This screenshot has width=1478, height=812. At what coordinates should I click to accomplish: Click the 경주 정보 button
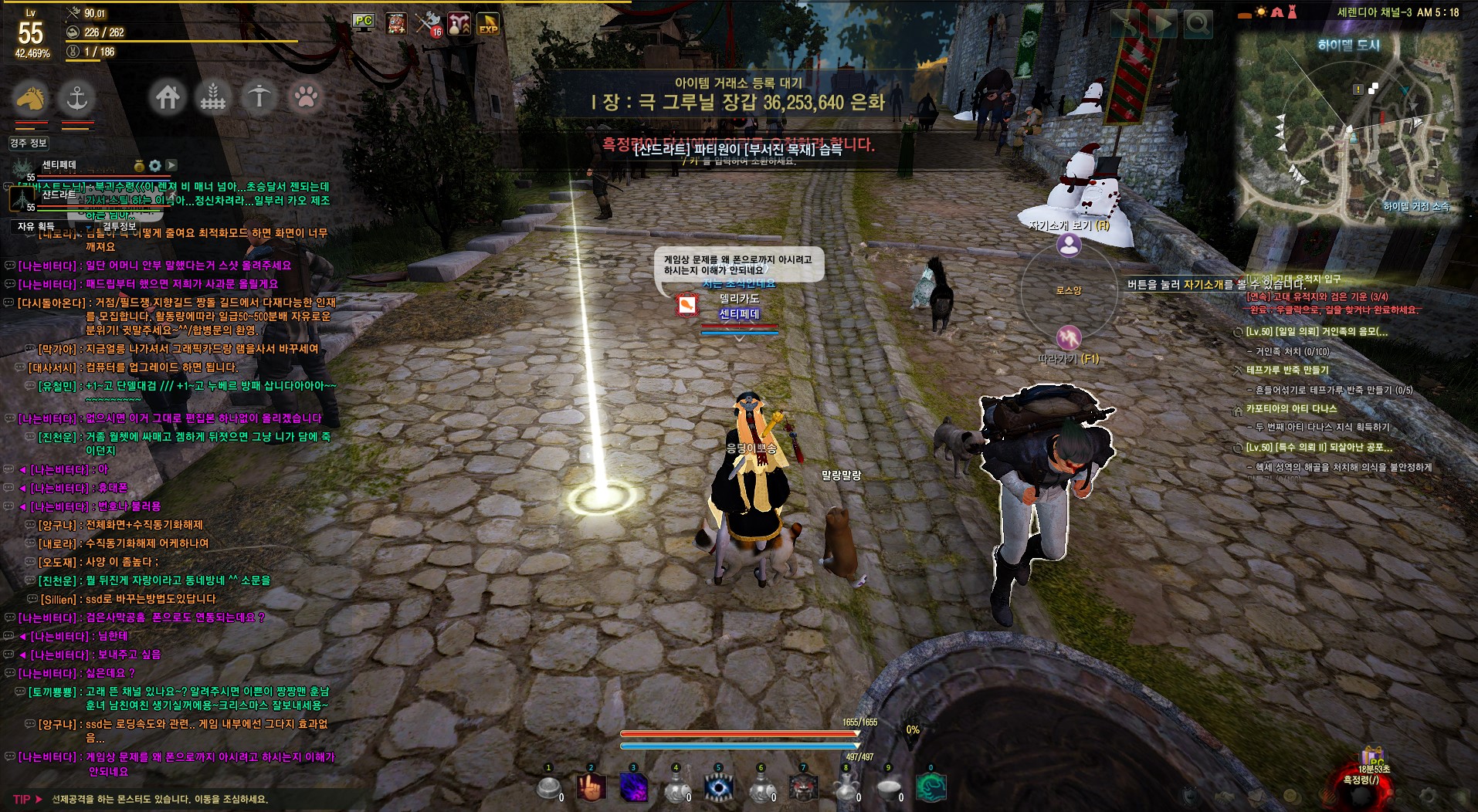pyautogui.click(x=29, y=143)
